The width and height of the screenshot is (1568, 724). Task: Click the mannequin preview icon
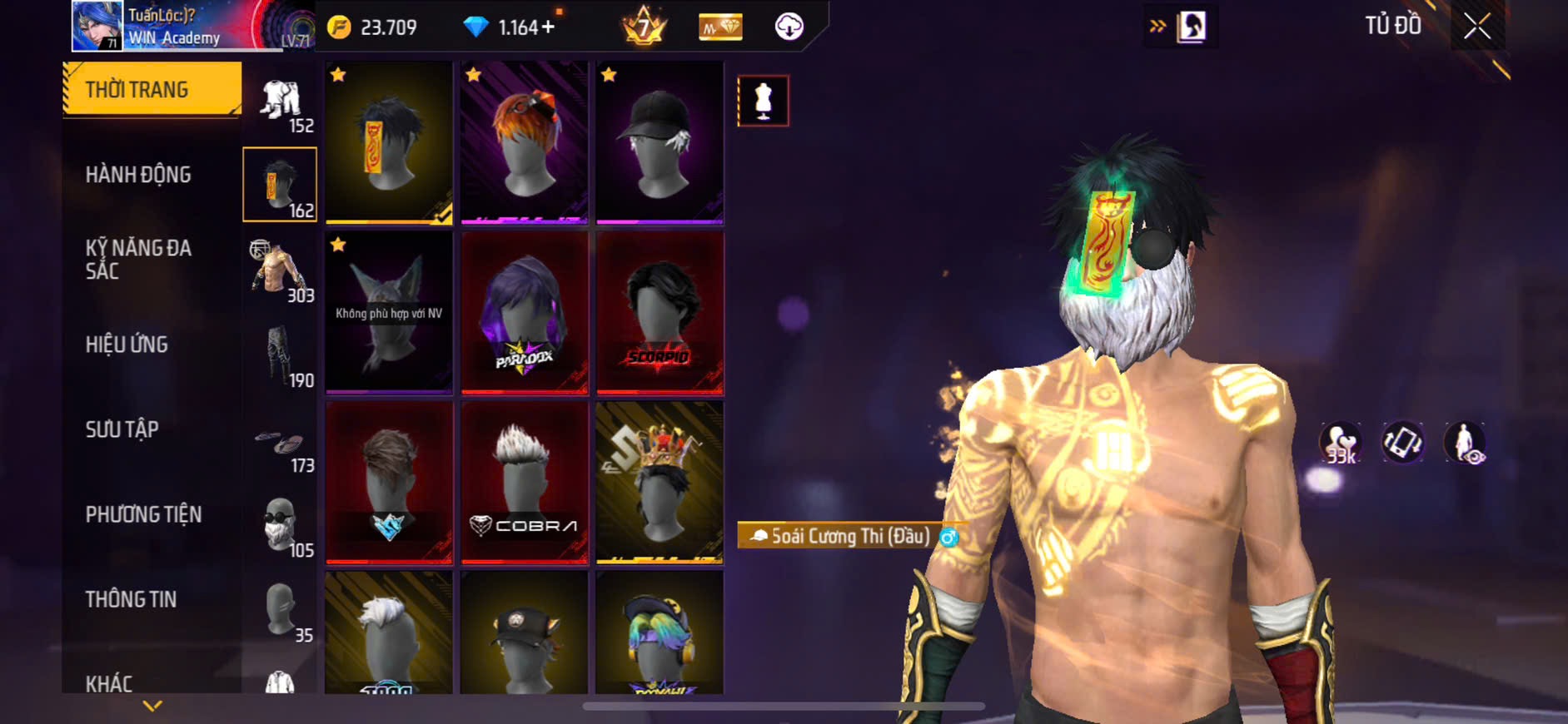pos(763,101)
